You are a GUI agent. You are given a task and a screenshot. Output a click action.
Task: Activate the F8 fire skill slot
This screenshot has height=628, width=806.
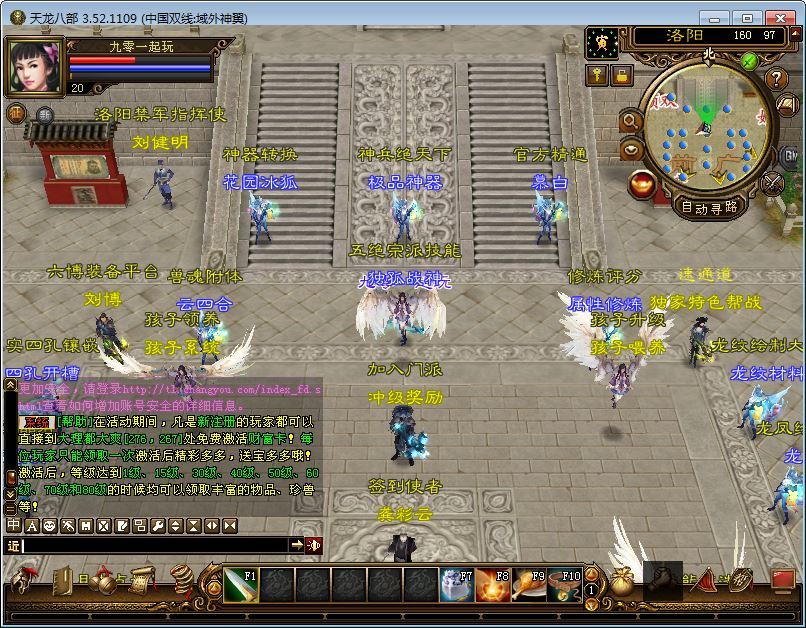491,585
